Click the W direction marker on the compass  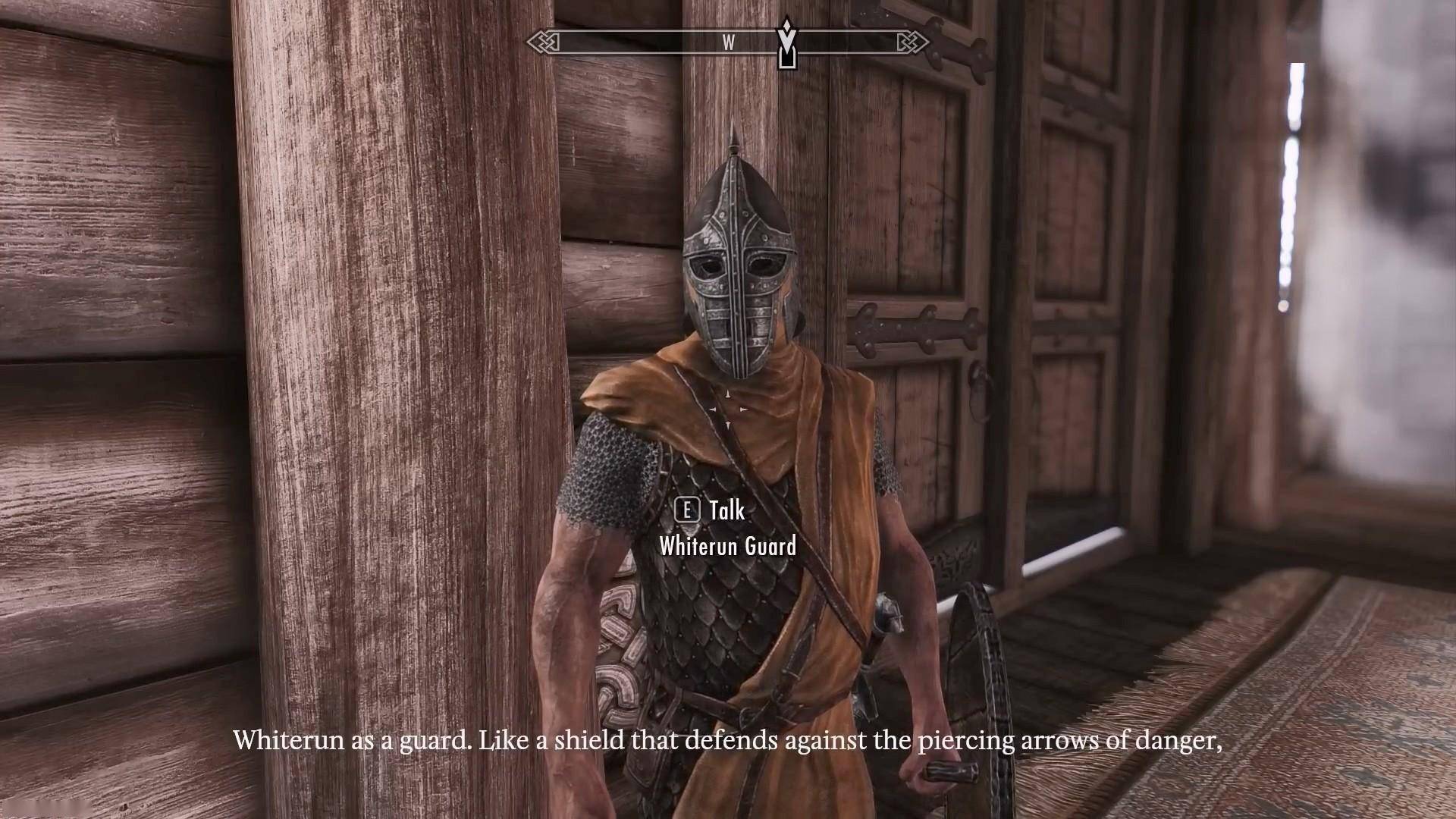tap(728, 43)
